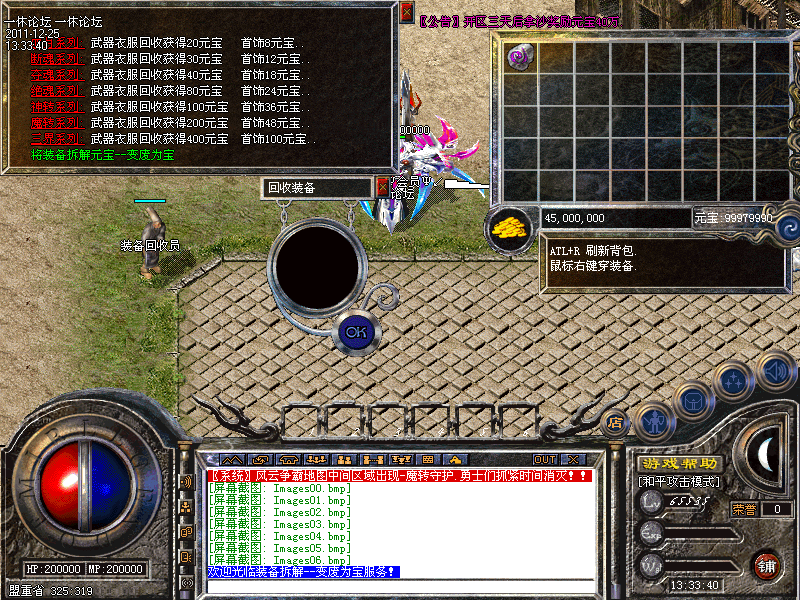The image size is (800, 600).
Task: Select the 绝魂系列 recycle option
Action: (56, 91)
